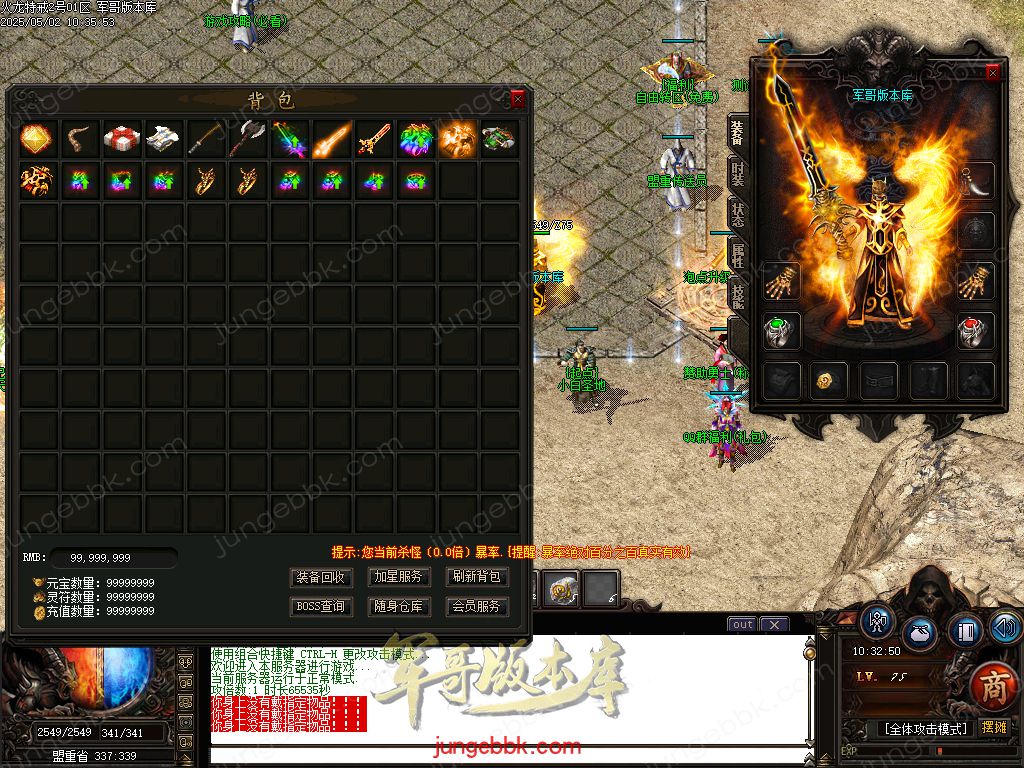This screenshot has width=1024, height=768.
Task: Pick the flaming orange sword item
Action: point(331,139)
